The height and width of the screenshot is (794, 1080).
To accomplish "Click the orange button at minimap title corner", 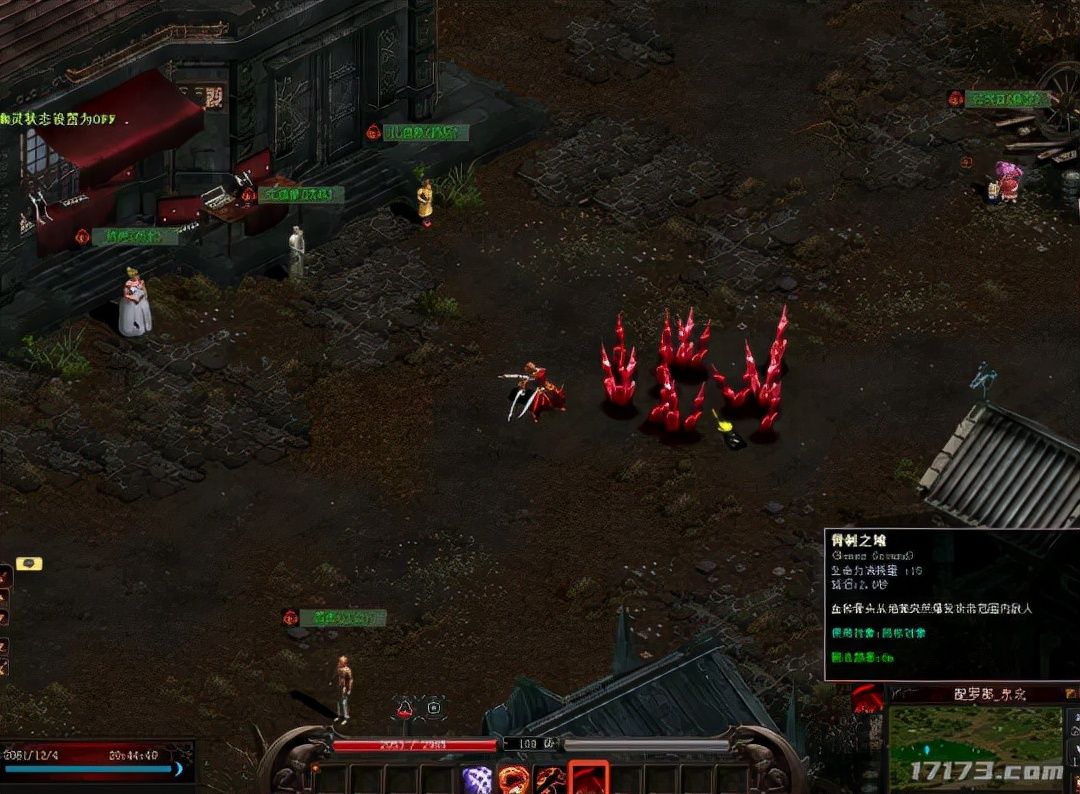I will [x=1072, y=692].
